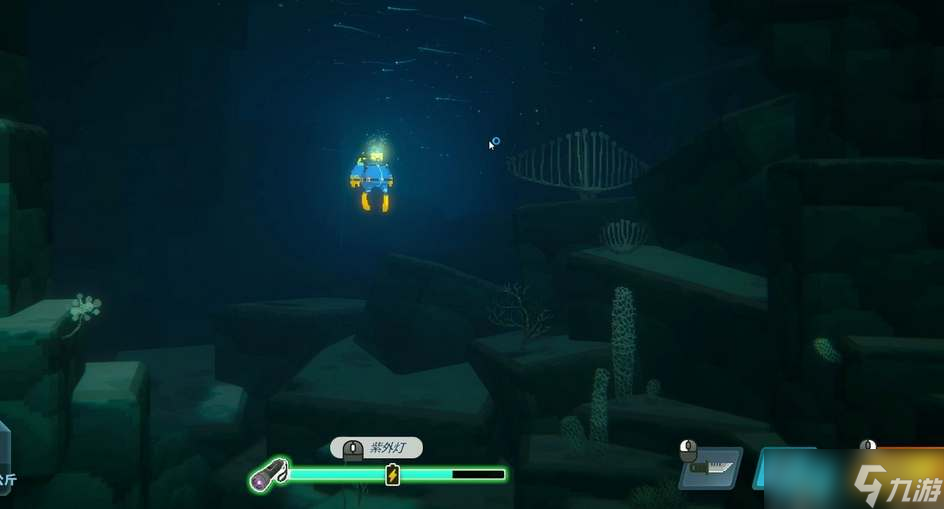
Task: Select the blue item slot beside the knife
Action: 785,468
